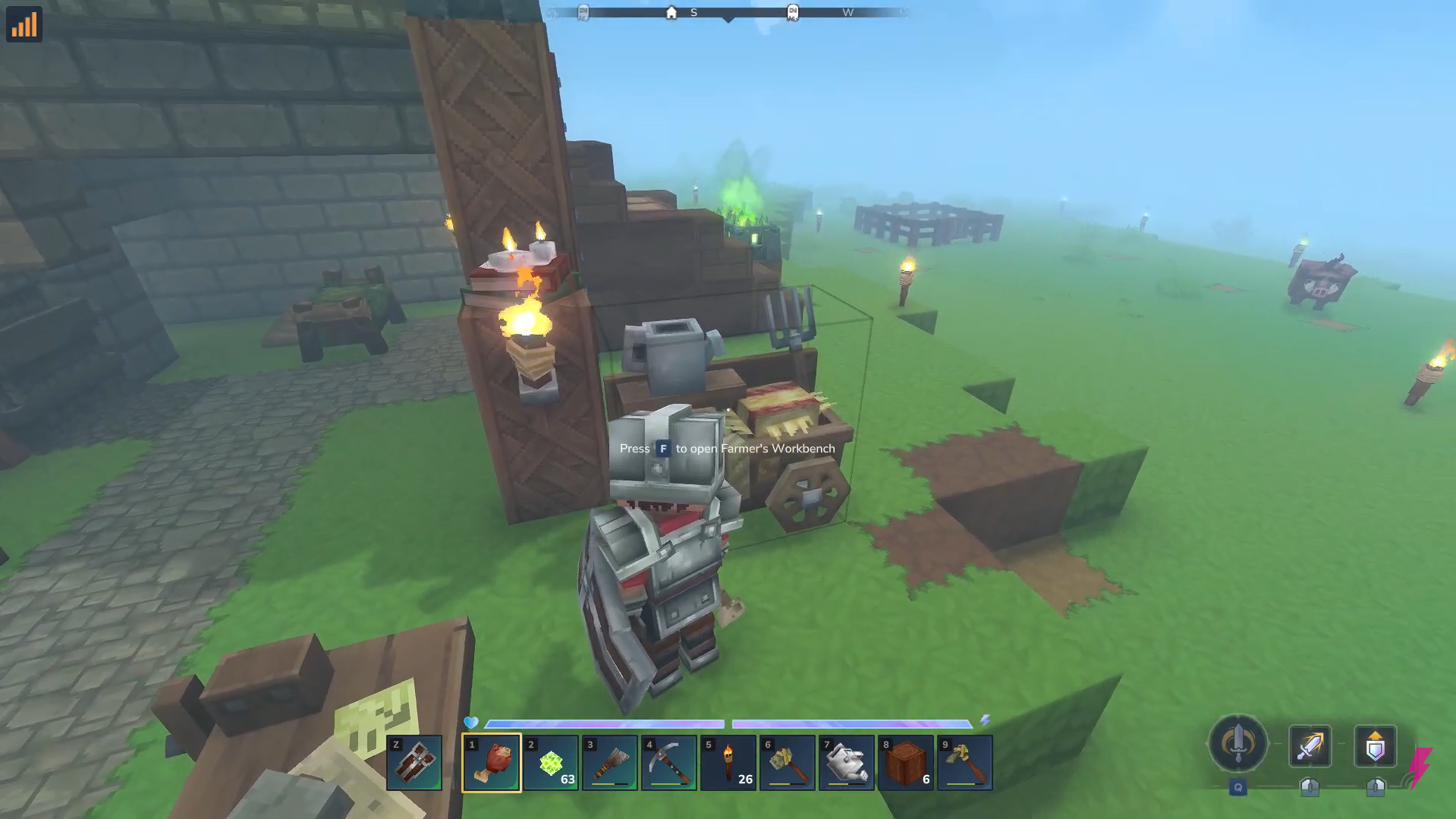Equip the stone hatchet in slot 3
Image resolution: width=1456 pixels, height=819 pixels.
click(x=610, y=762)
